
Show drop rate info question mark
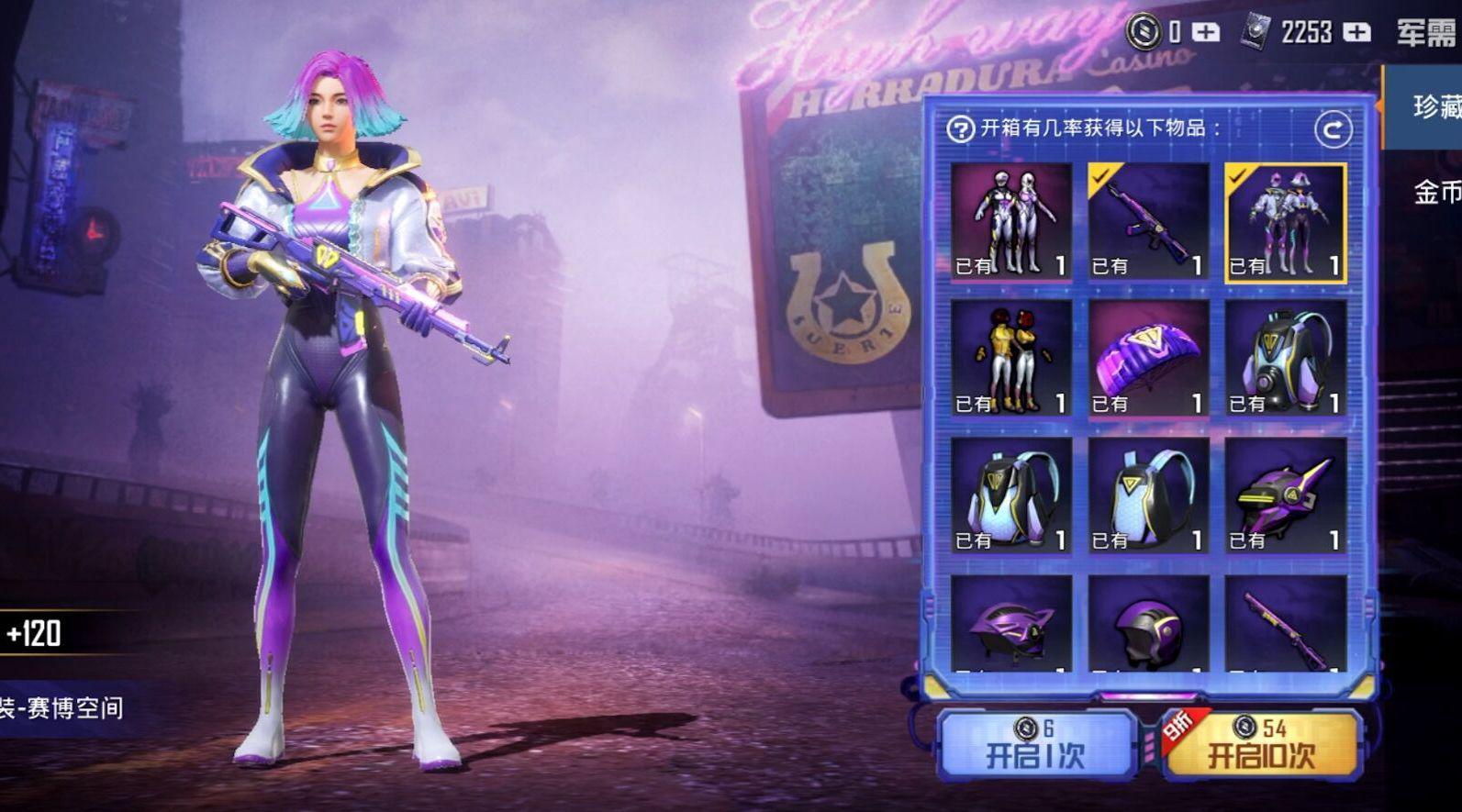(960, 129)
